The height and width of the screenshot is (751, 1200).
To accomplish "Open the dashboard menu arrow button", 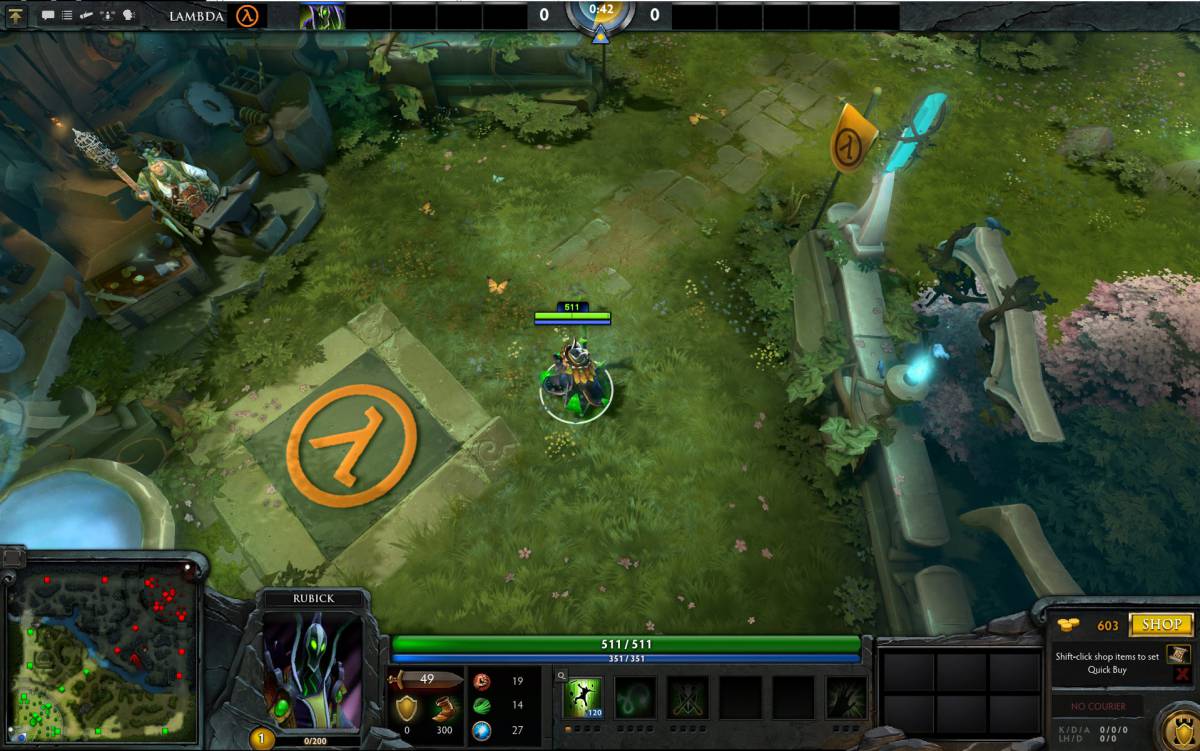I will click(16, 15).
